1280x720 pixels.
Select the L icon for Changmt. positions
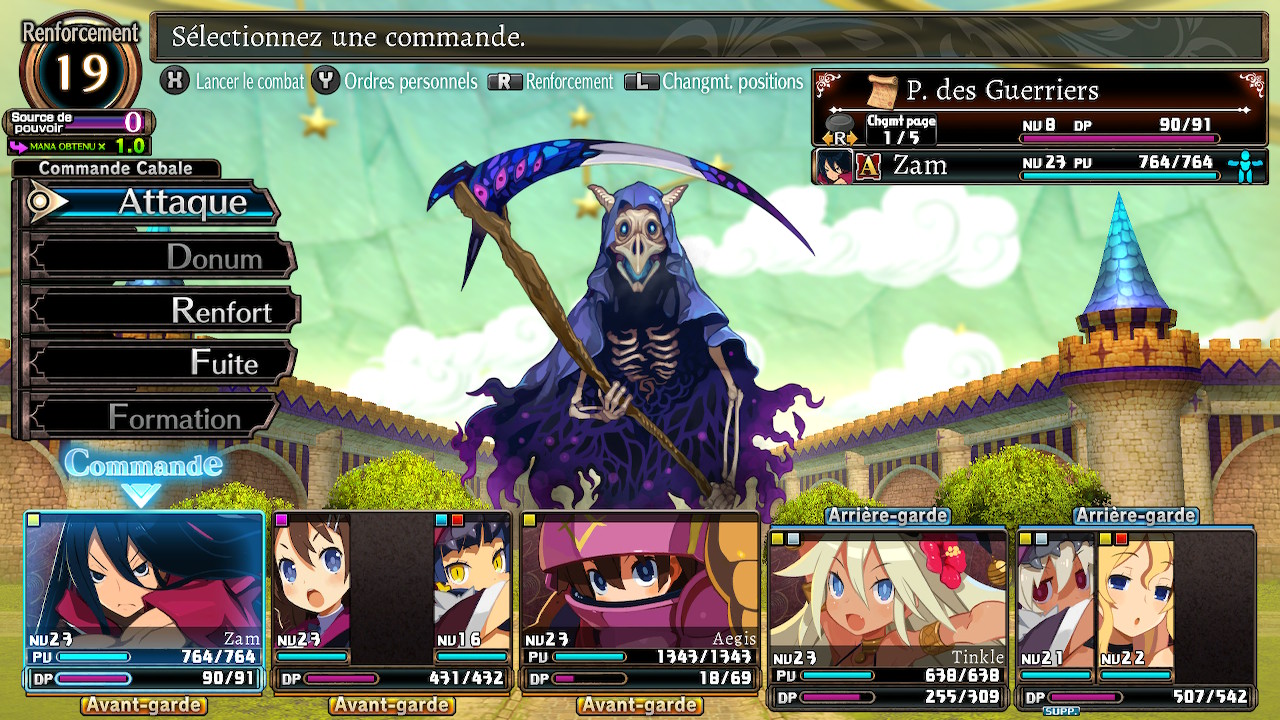point(641,82)
